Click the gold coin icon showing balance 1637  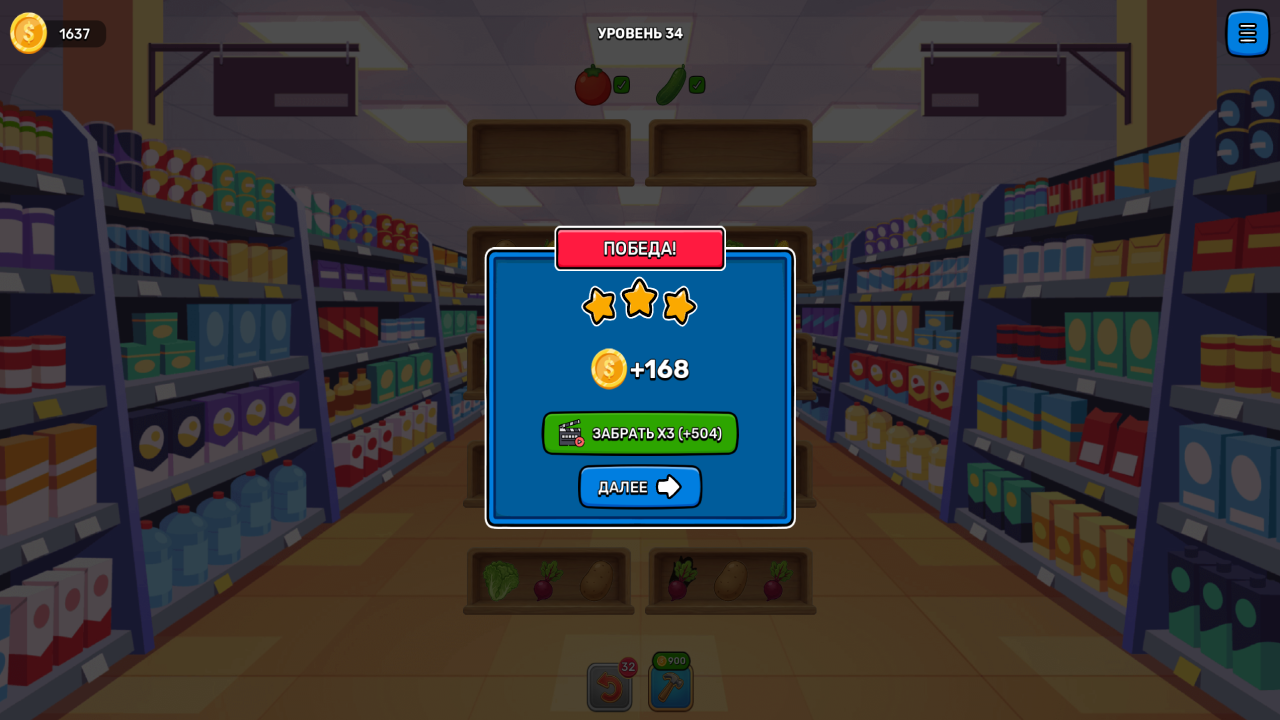tap(27, 33)
